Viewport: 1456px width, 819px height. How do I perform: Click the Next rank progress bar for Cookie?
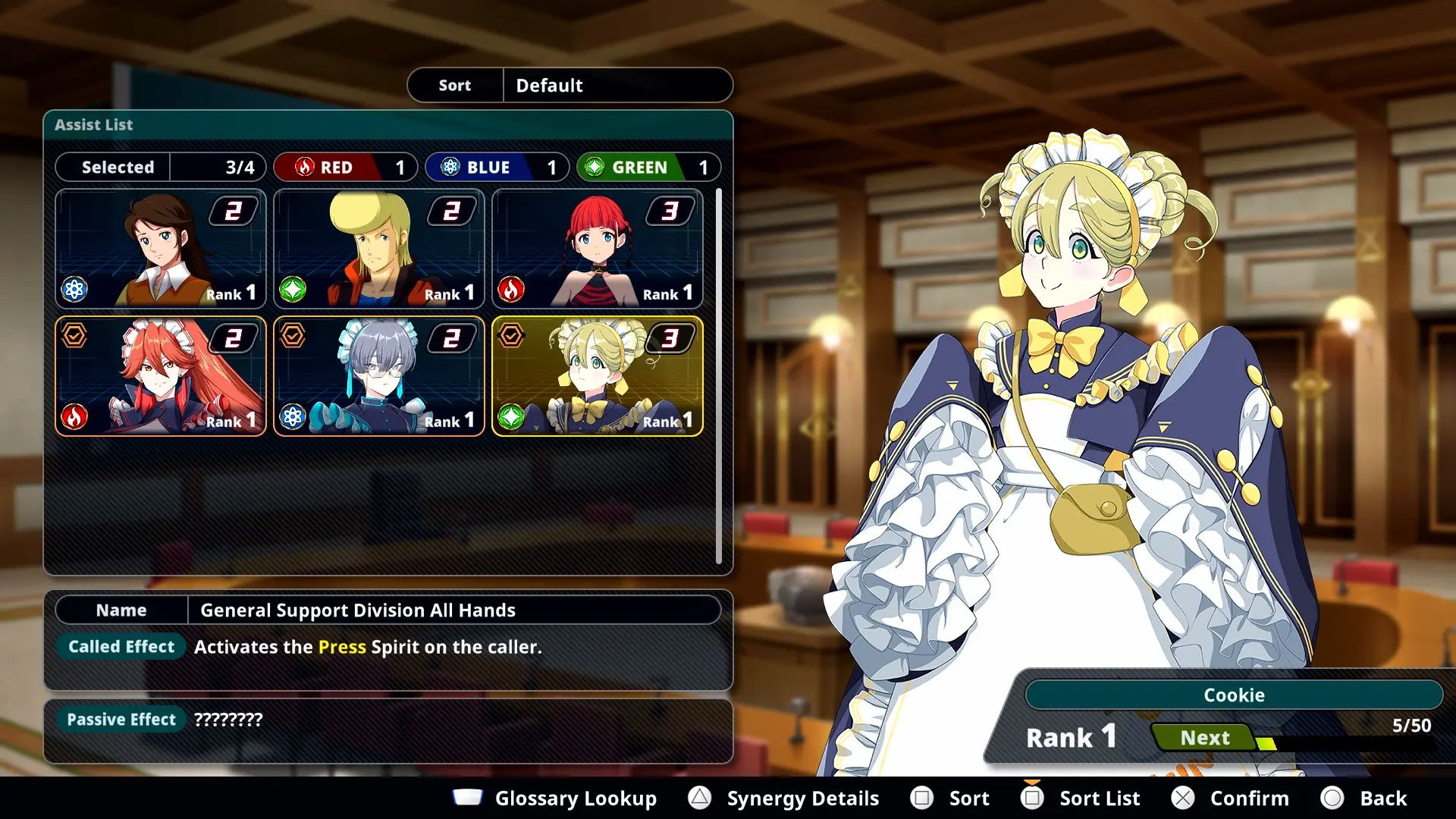click(1204, 737)
